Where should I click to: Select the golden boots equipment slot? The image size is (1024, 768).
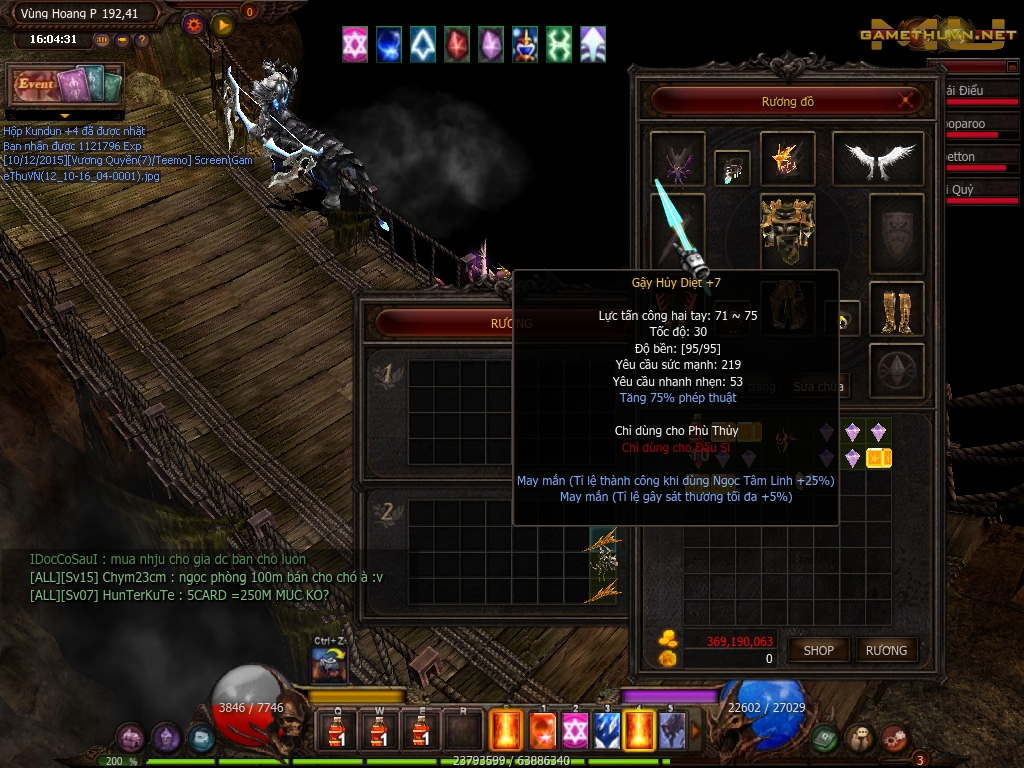(x=896, y=309)
